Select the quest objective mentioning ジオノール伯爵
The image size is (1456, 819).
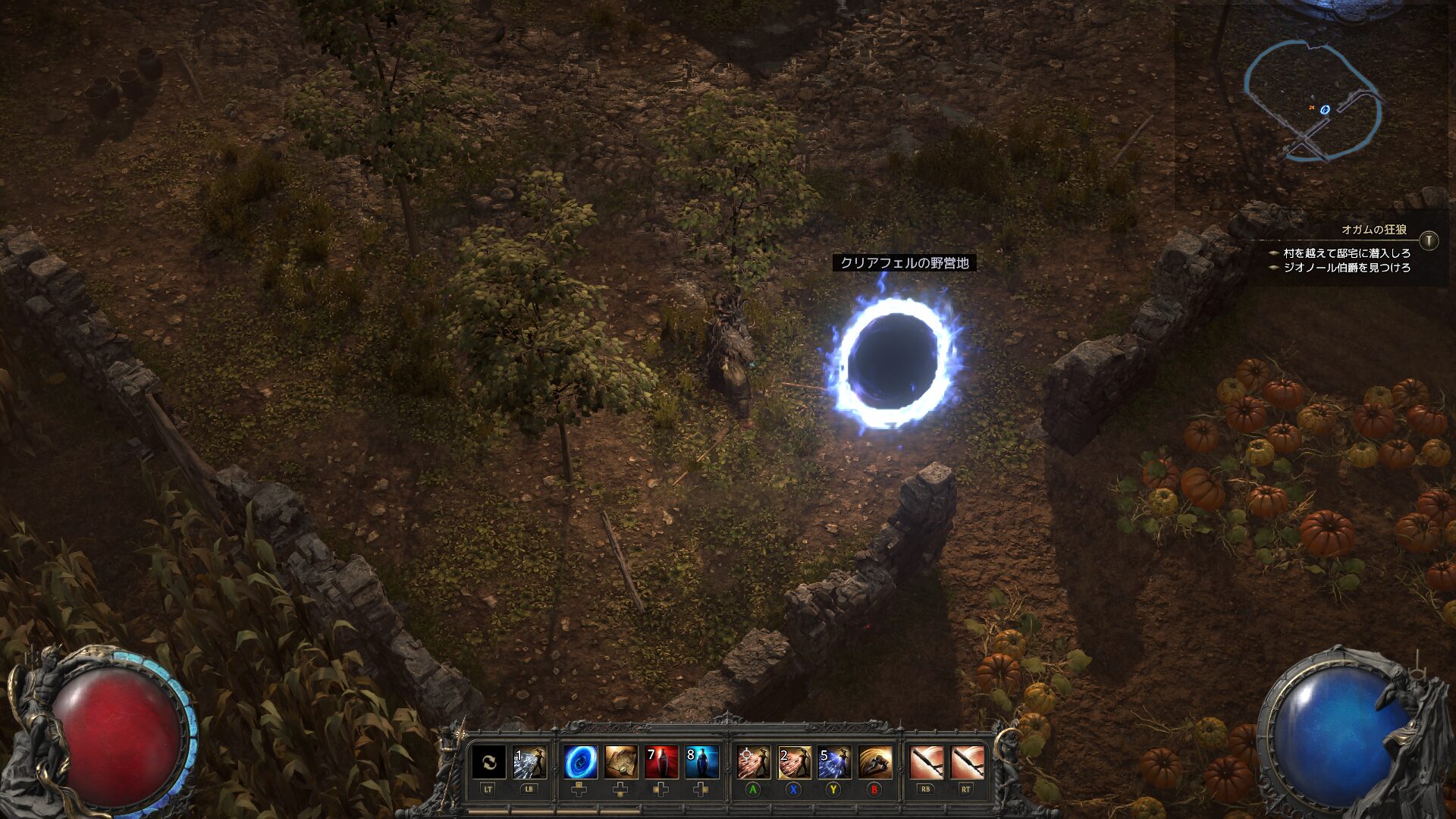point(1346,268)
